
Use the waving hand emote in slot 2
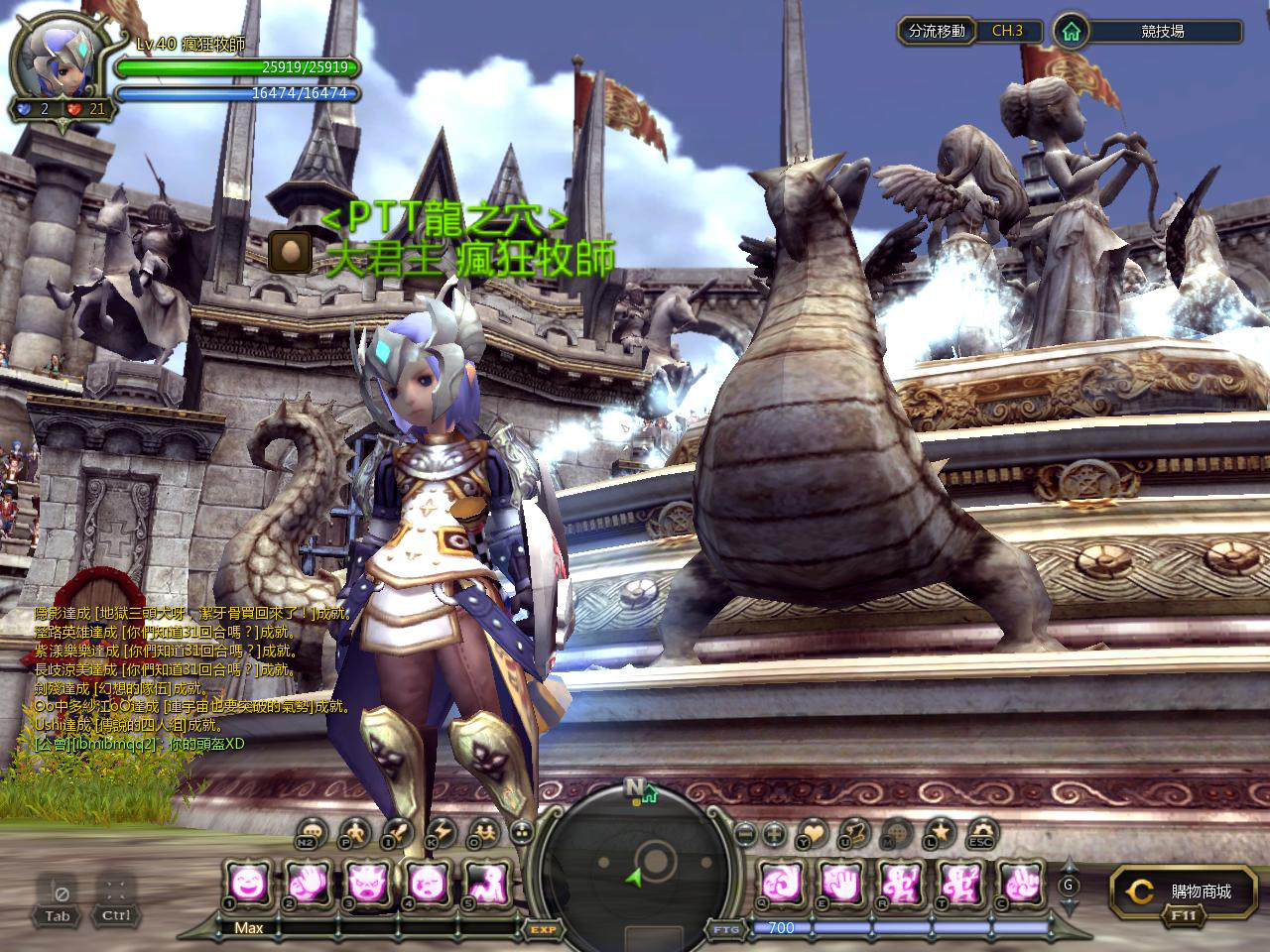point(307,880)
